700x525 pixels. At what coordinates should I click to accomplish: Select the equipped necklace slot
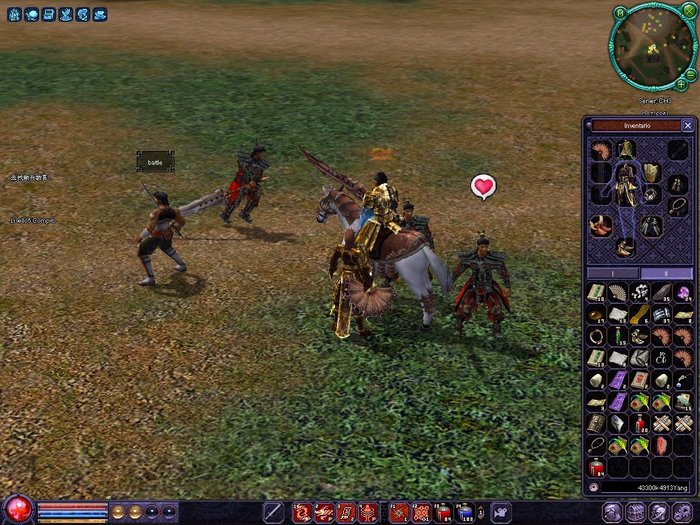678,204
